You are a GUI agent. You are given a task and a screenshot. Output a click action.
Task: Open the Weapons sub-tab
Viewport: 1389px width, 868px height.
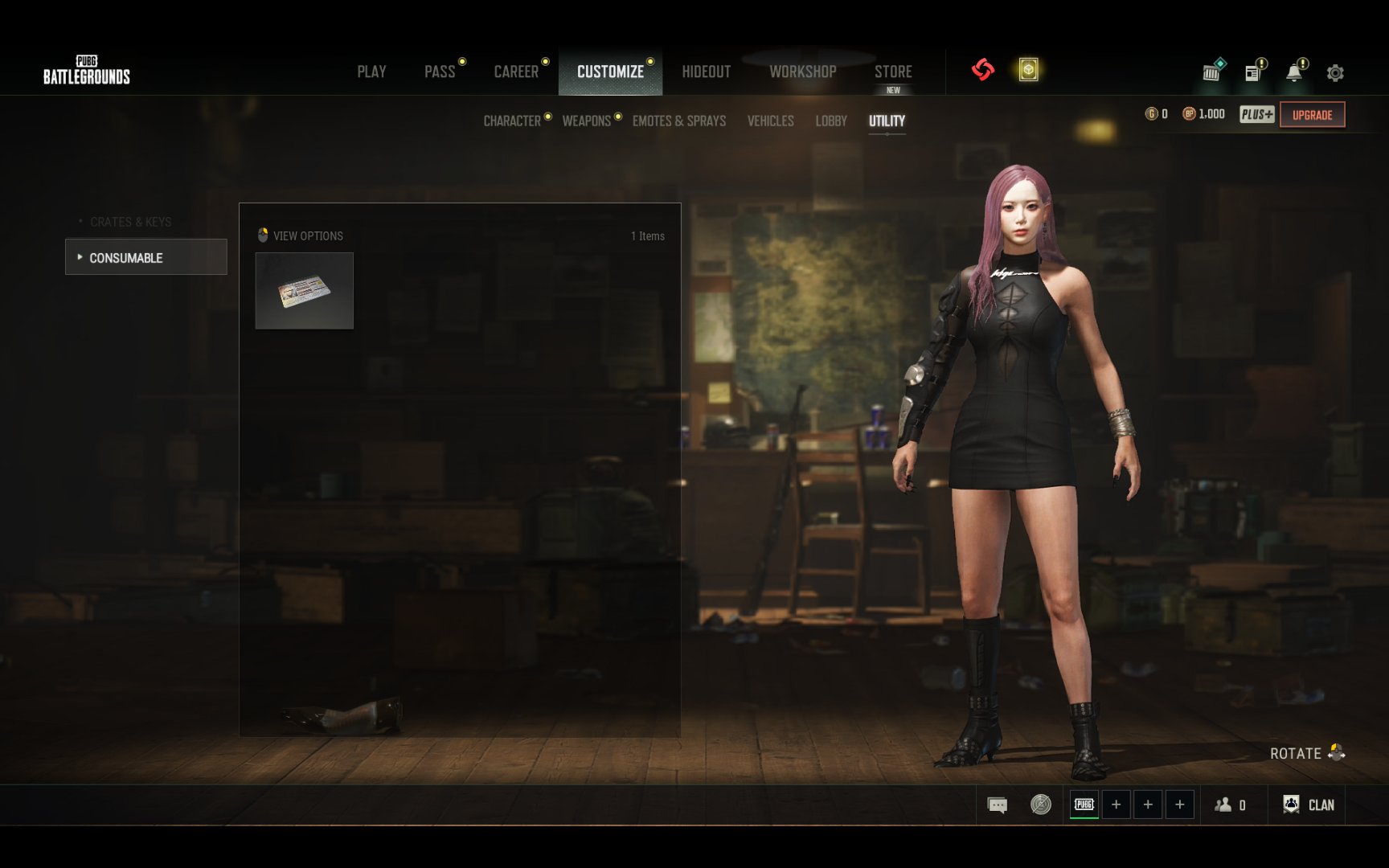587,121
